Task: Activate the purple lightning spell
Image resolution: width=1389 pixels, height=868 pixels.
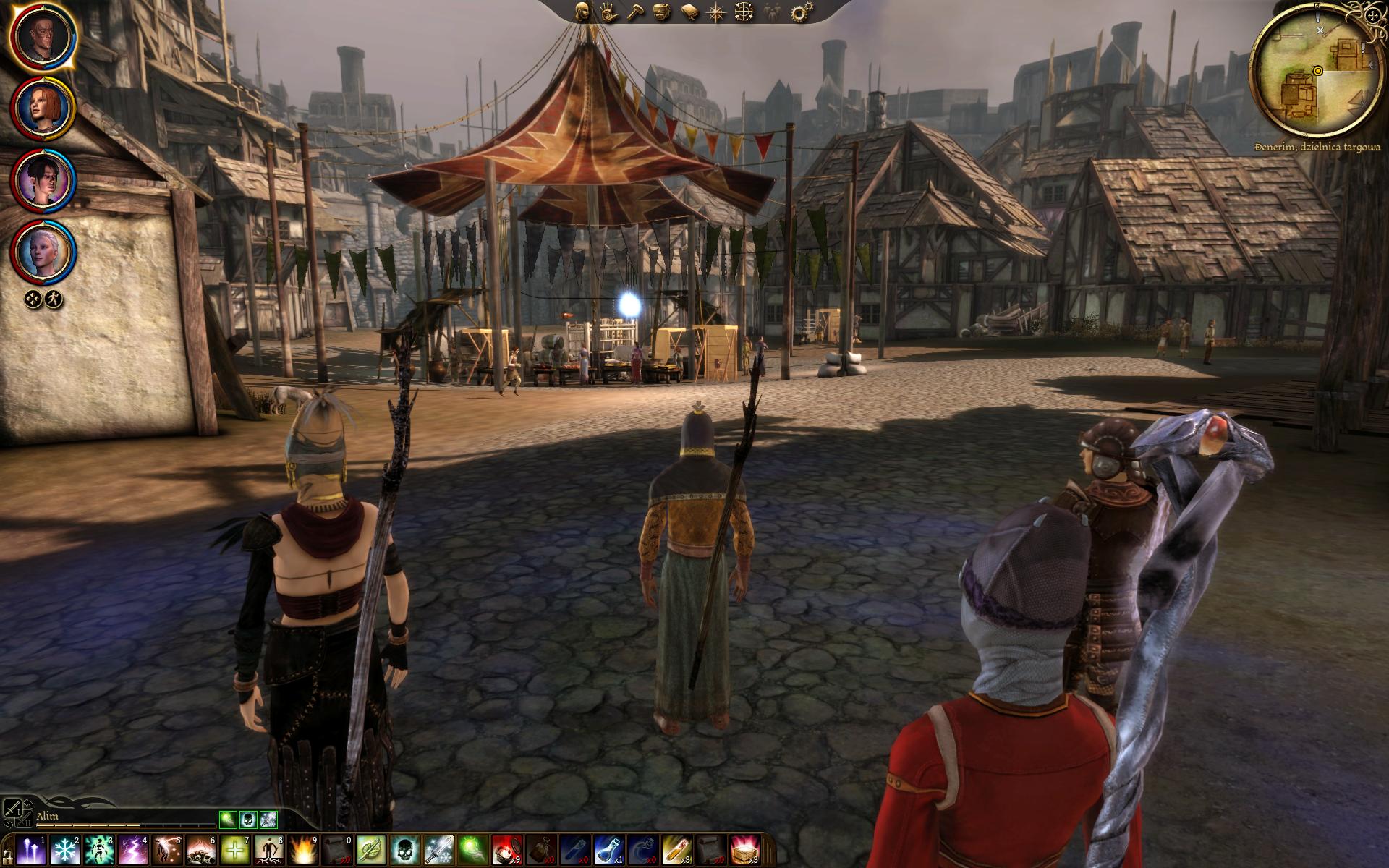Action: (134, 847)
